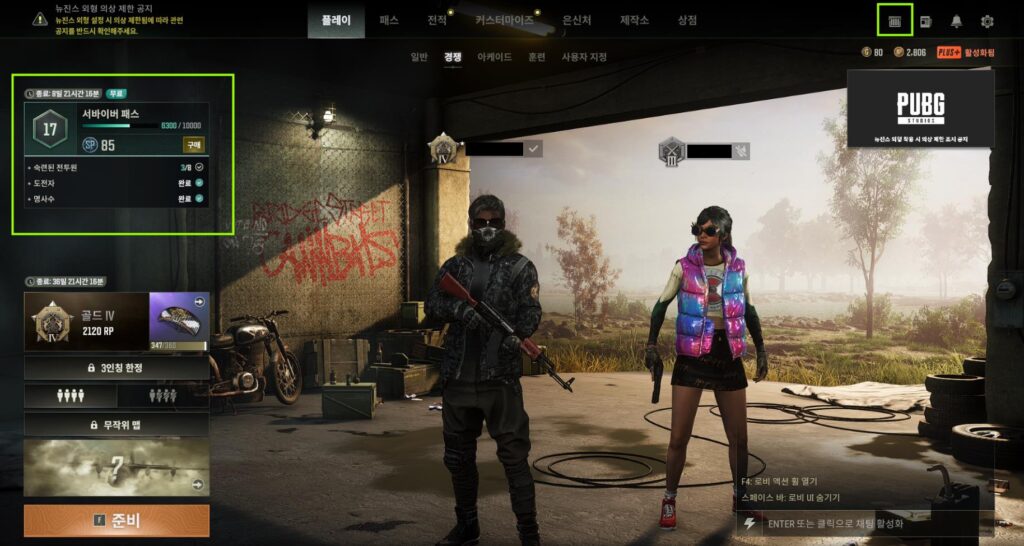Image resolution: width=1024 pixels, height=546 pixels.
Task: Open the news icon beside the bell
Action: tap(926, 21)
